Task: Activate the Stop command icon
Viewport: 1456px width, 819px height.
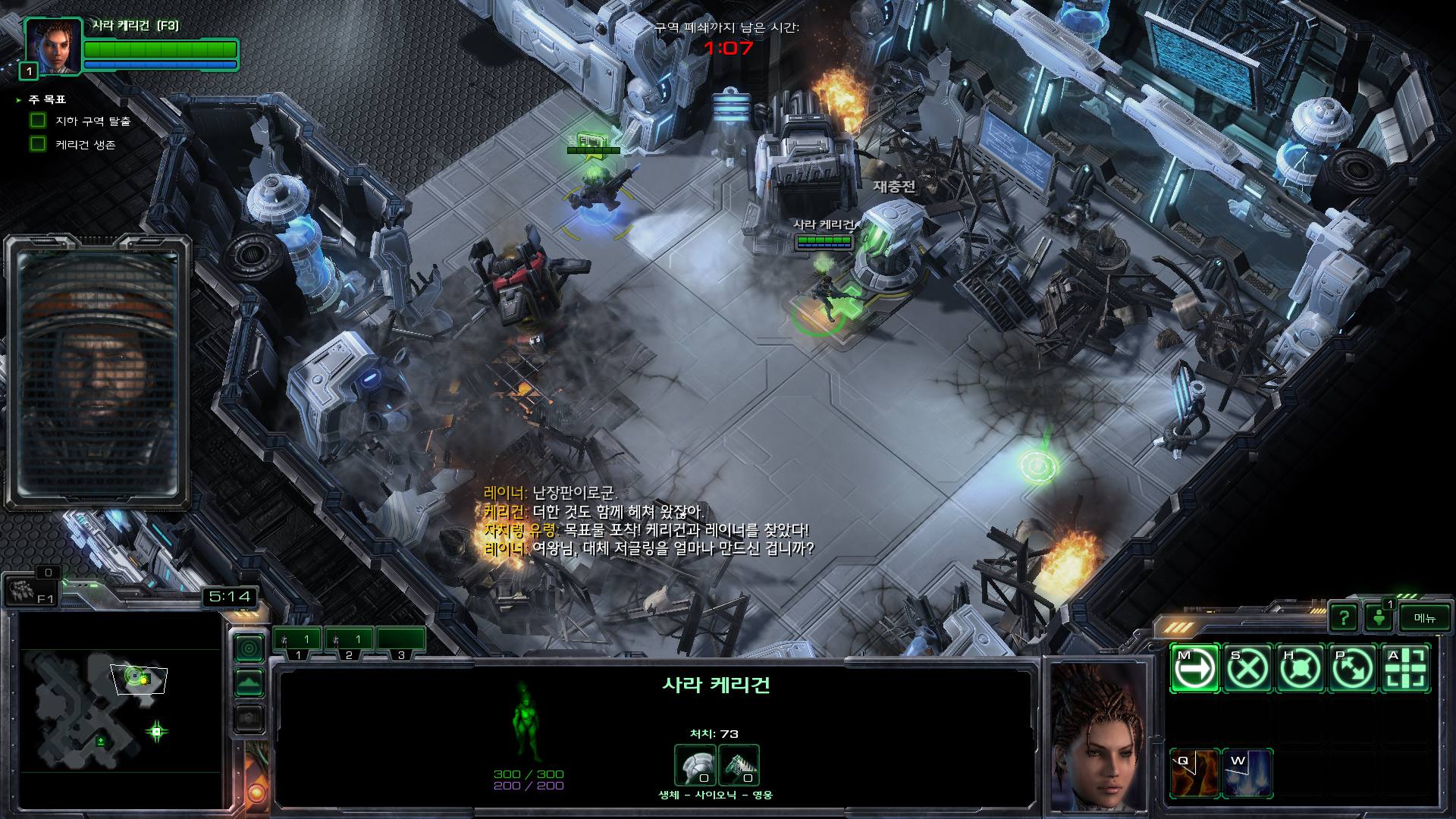Action: pyautogui.click(x=1247, y=669)
